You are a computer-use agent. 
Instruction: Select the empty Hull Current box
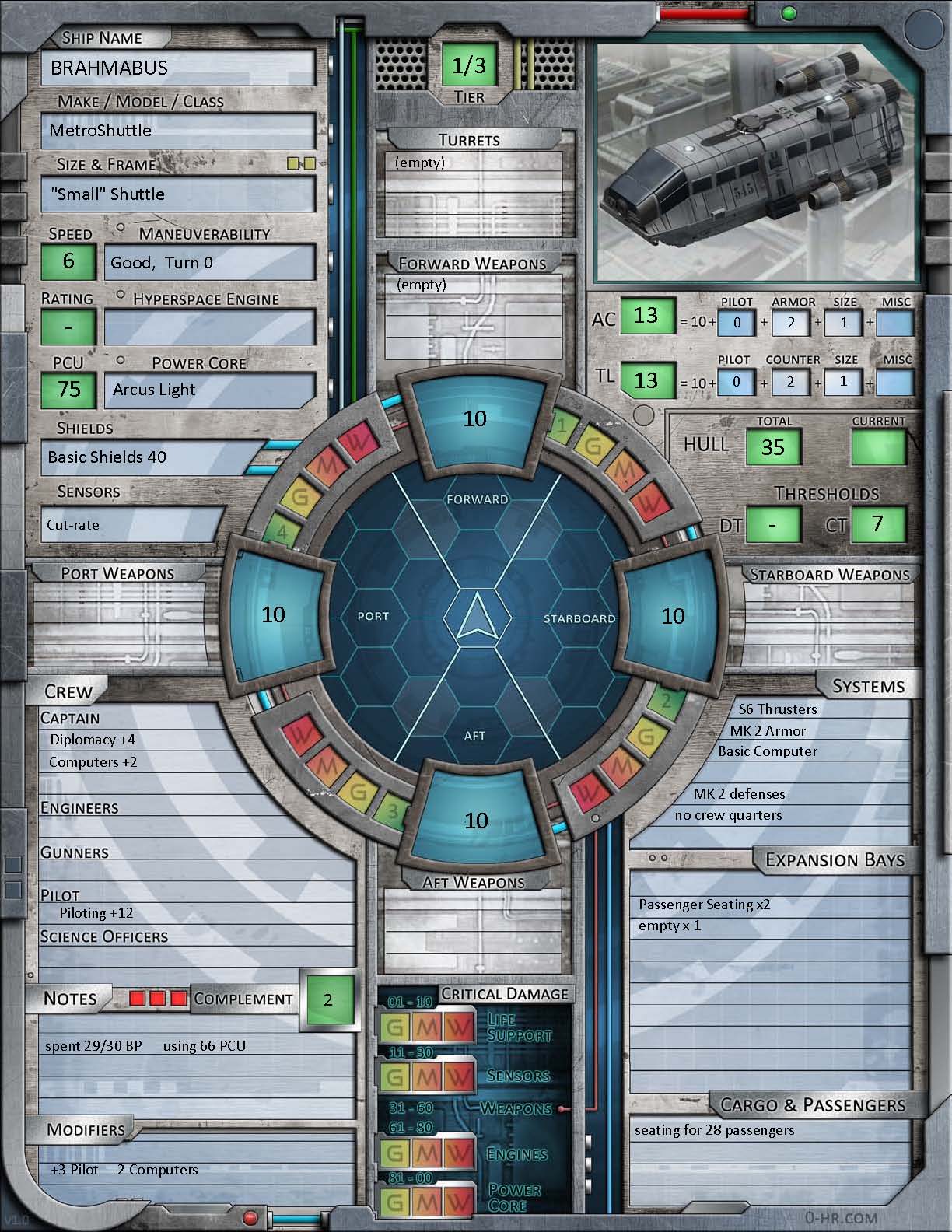[x=879, y=447]
